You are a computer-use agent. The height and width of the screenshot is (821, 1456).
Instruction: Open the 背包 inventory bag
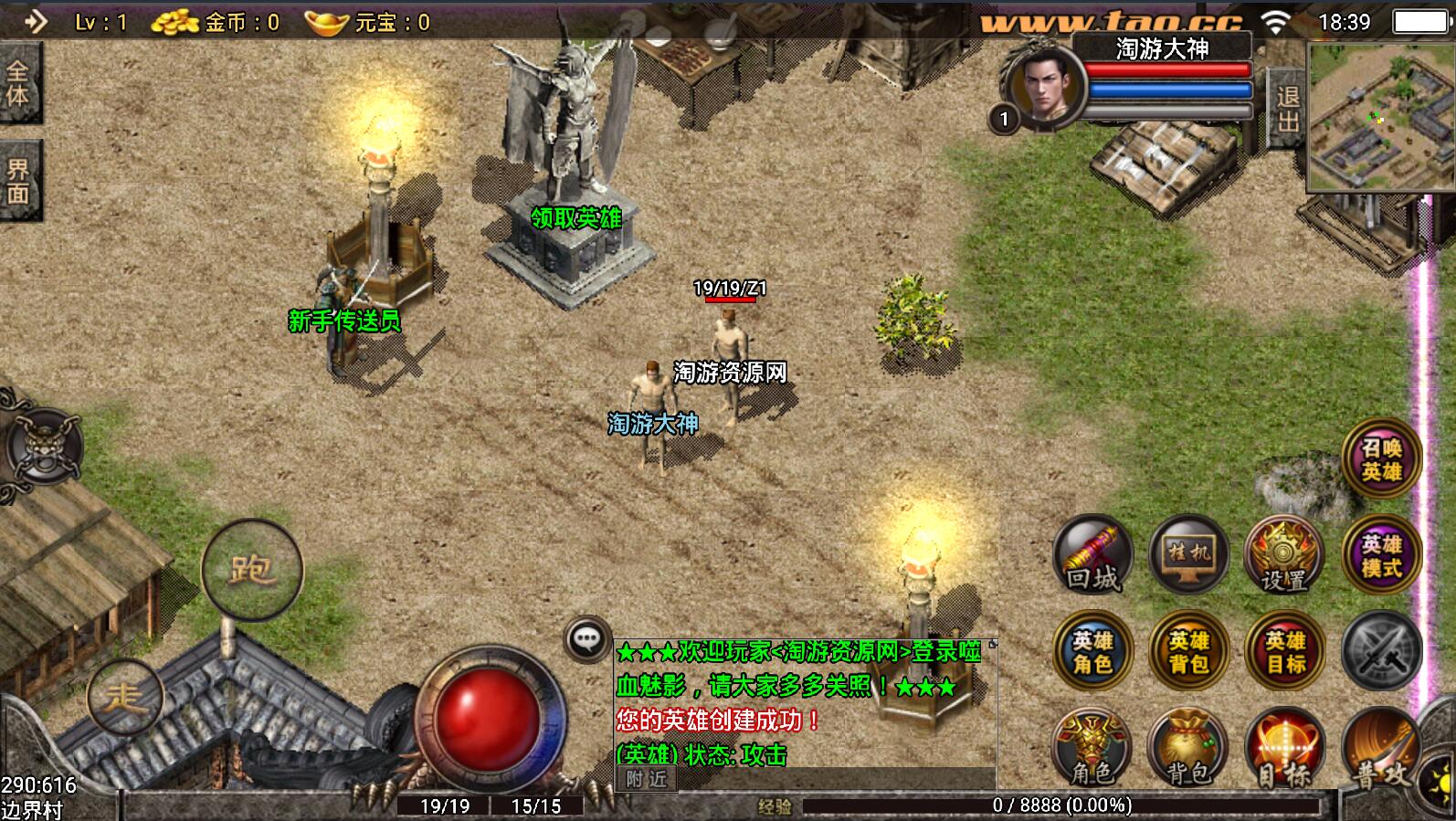[1188, 749]
